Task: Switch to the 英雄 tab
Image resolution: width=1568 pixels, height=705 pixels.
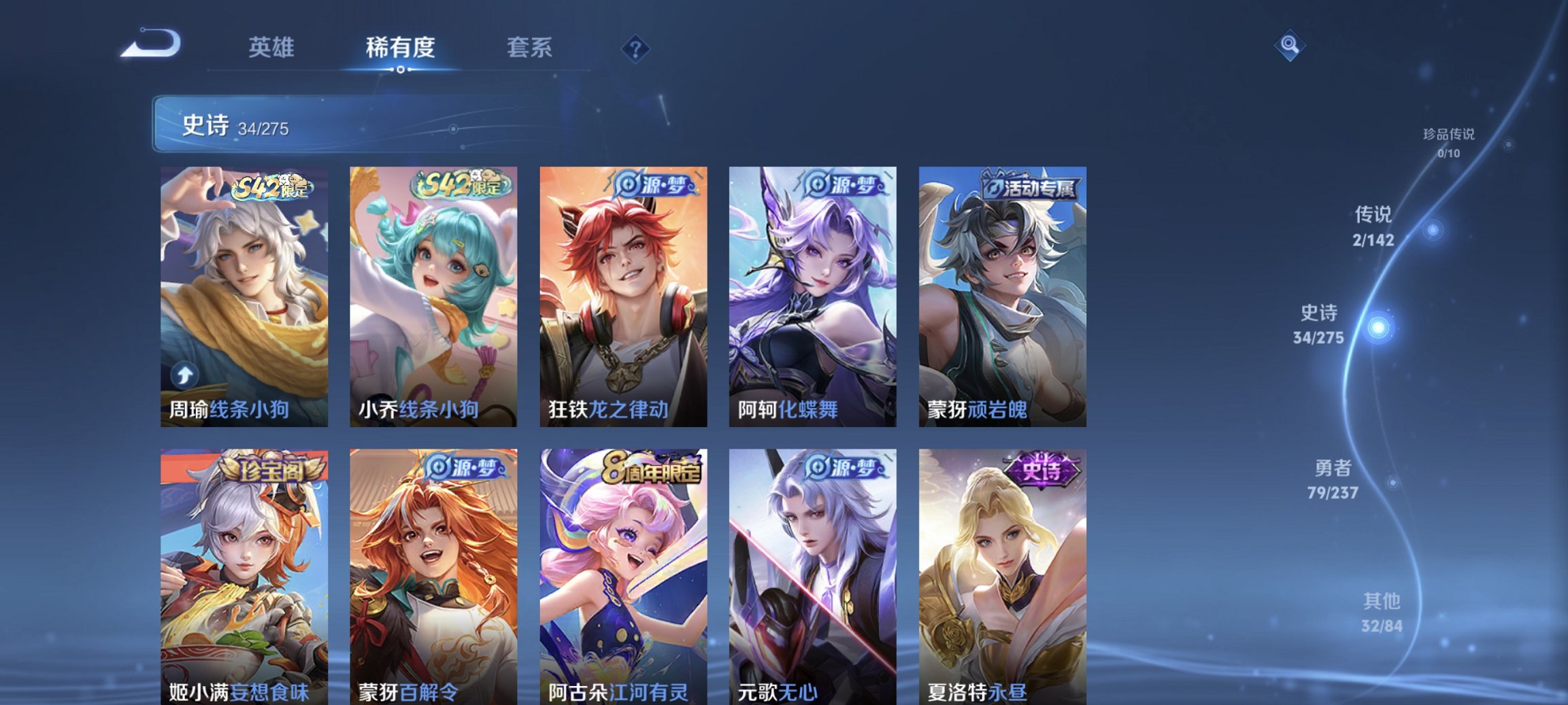Action: pos(271,48)
